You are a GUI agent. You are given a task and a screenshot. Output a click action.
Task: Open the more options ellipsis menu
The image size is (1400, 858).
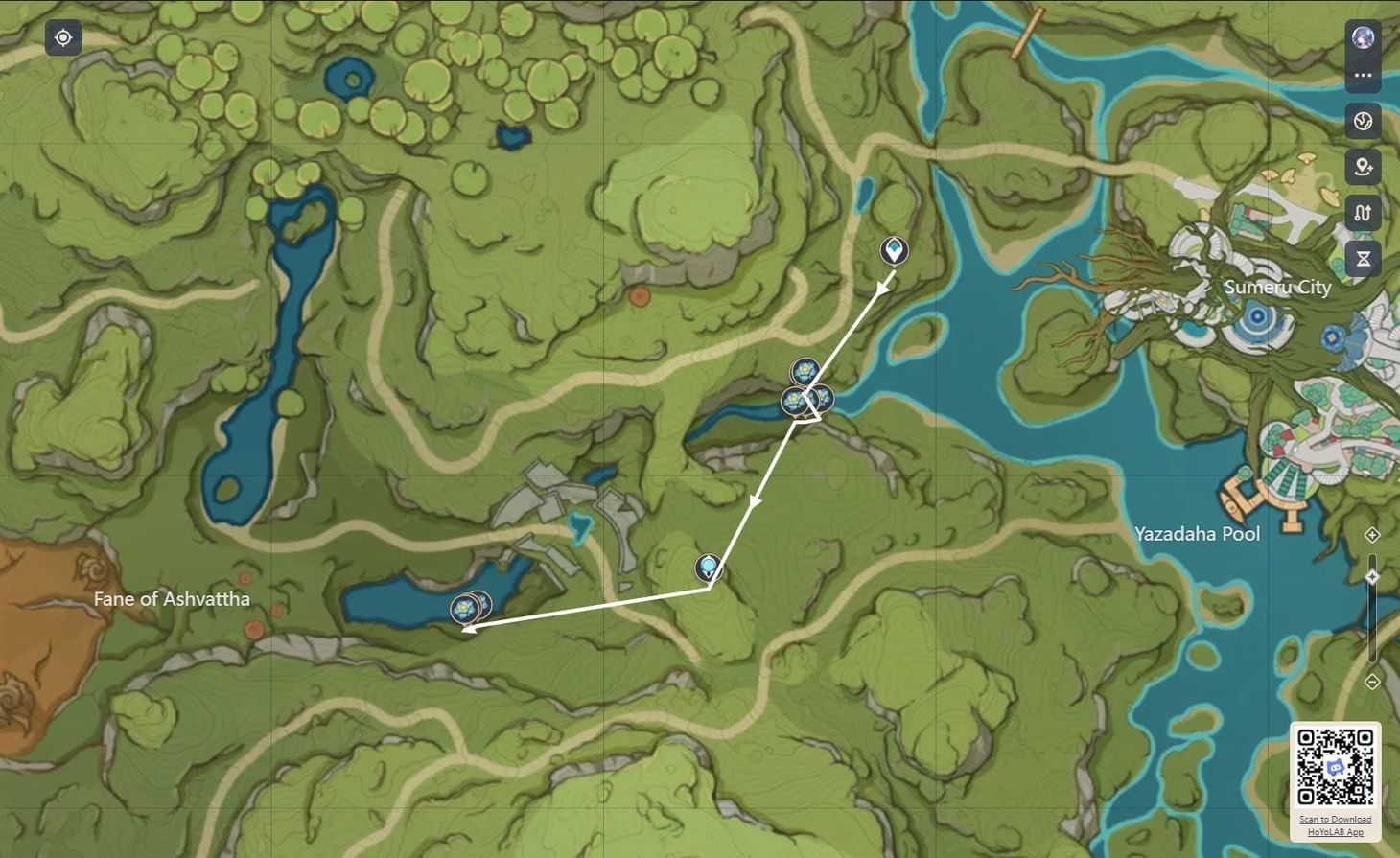(x=1363, y=75)
